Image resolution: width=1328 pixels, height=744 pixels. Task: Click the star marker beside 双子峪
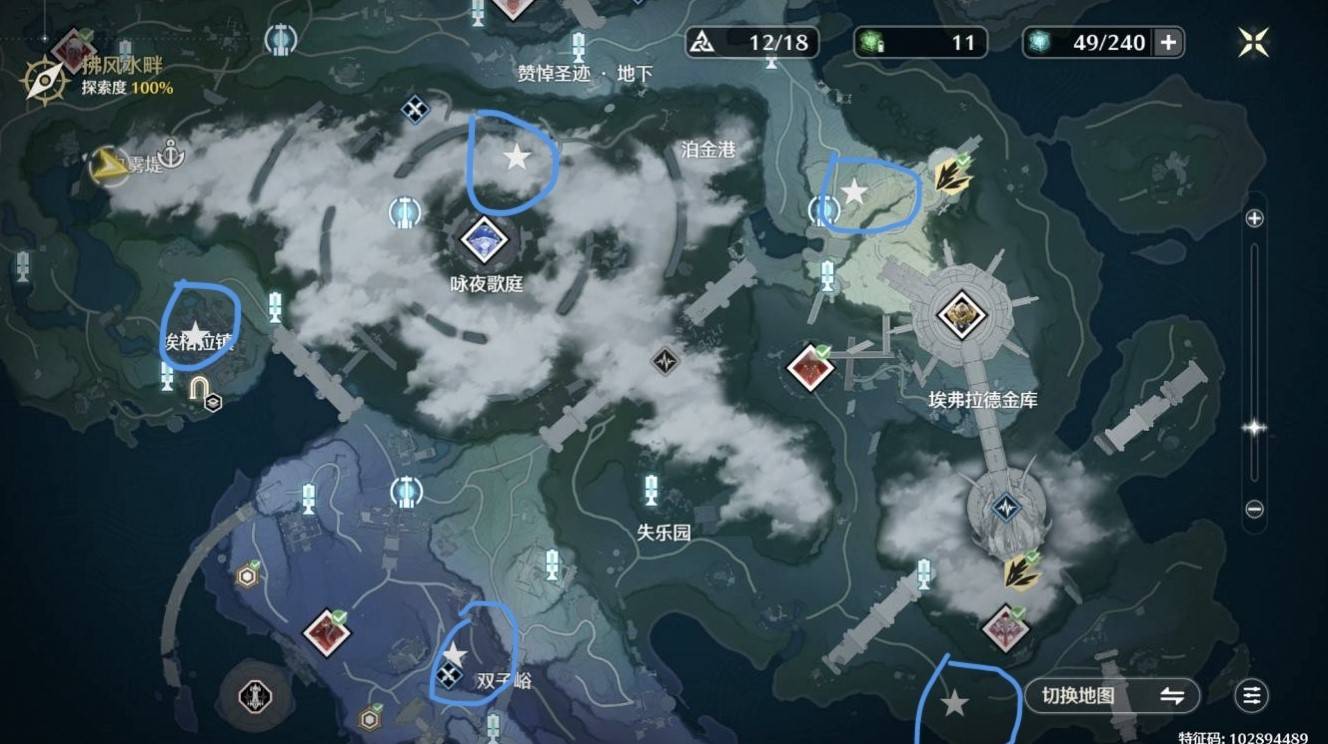click(454, 654)
